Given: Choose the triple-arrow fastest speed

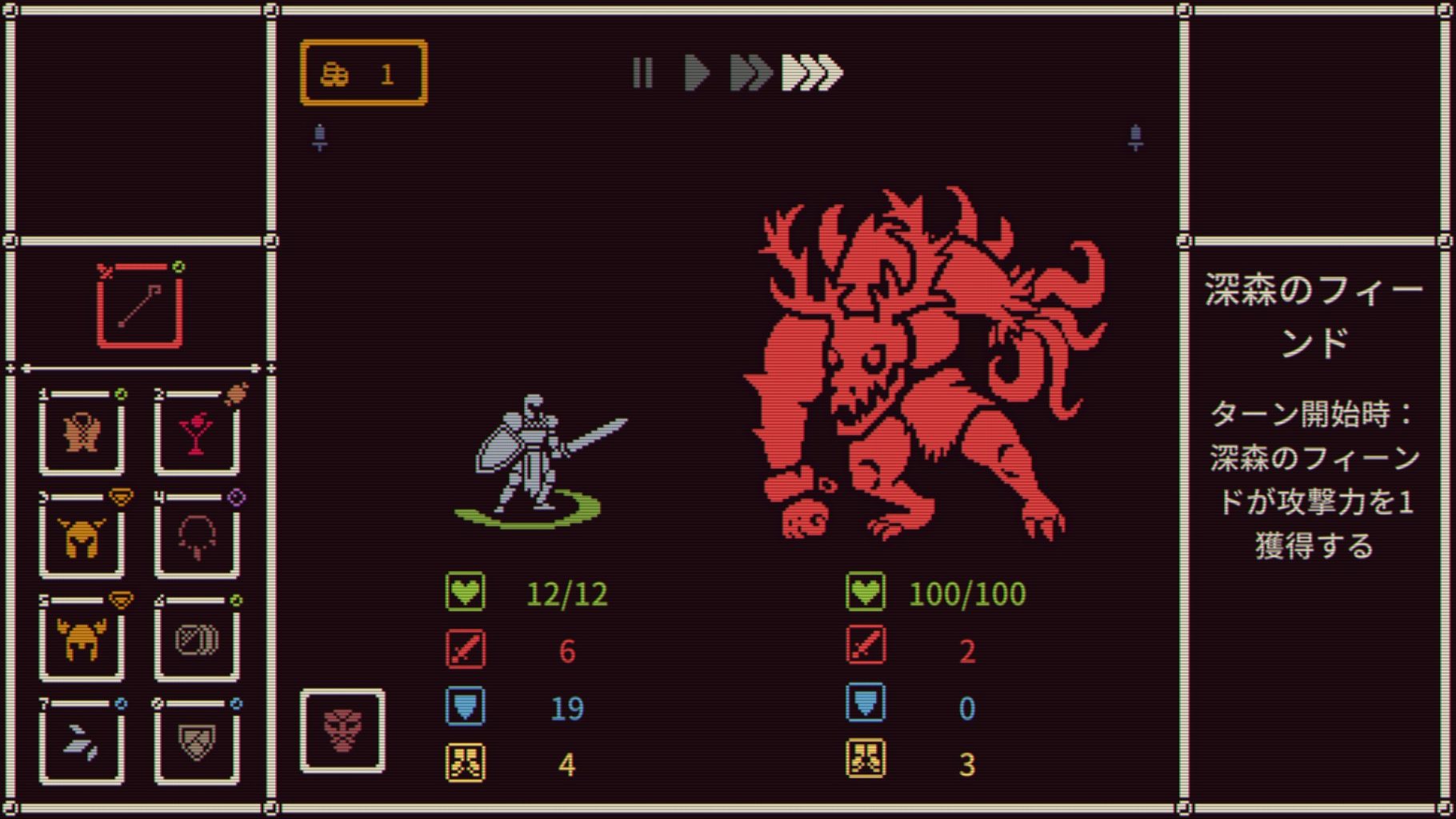Looking at the screenshot, I should click(812, 73).
